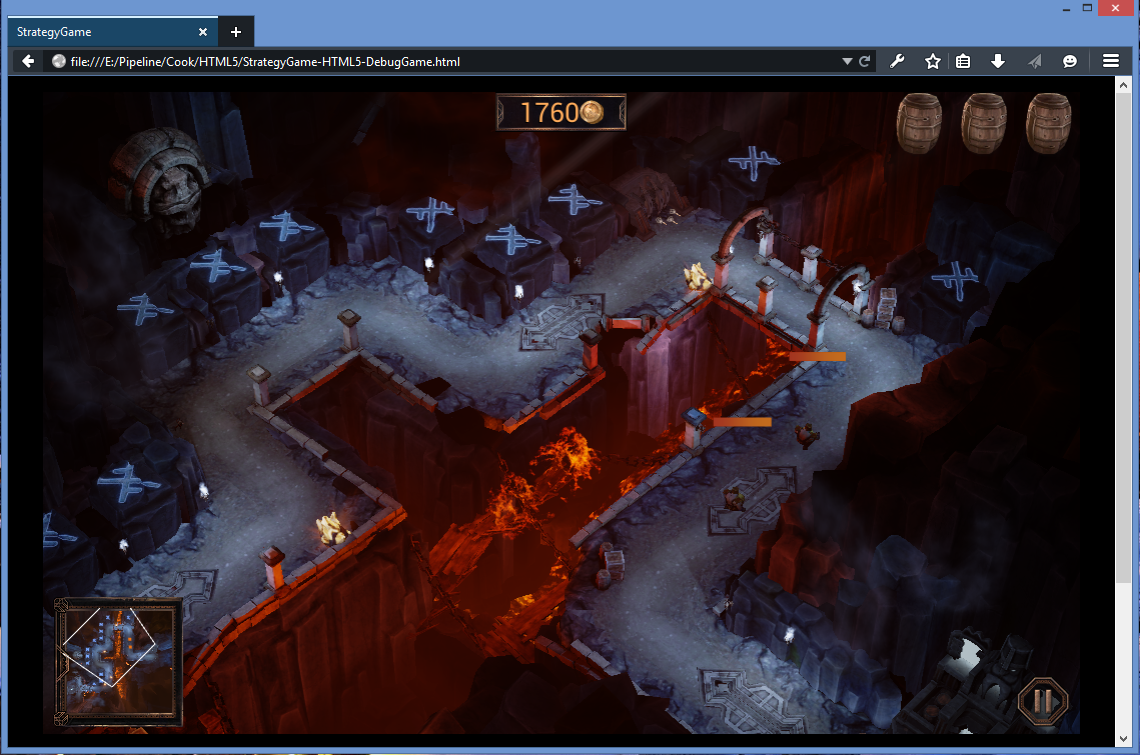
Task: Click the minimap in the corner
Action: 118,661
